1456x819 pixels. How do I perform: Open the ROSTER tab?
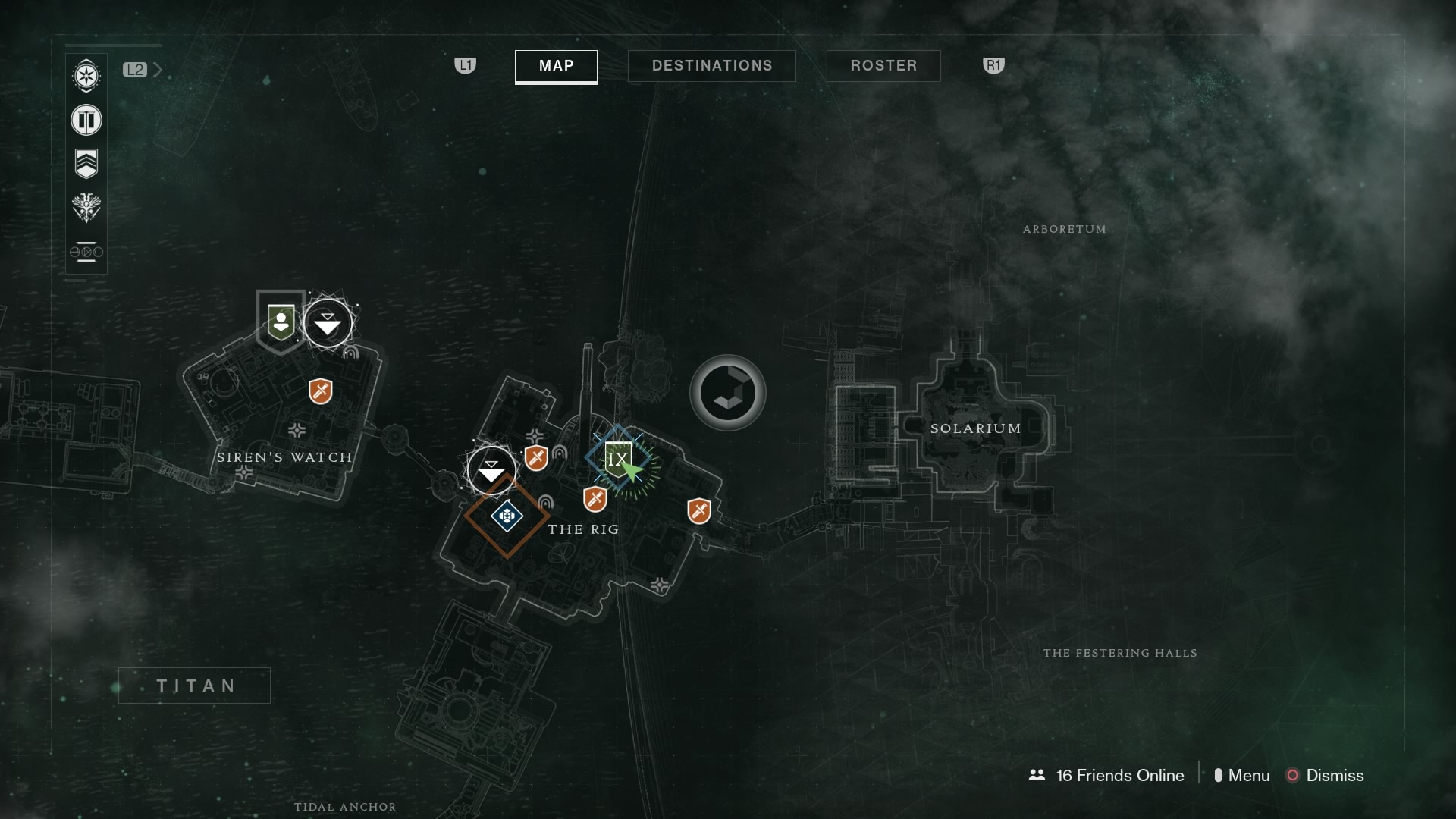point(883,65)
